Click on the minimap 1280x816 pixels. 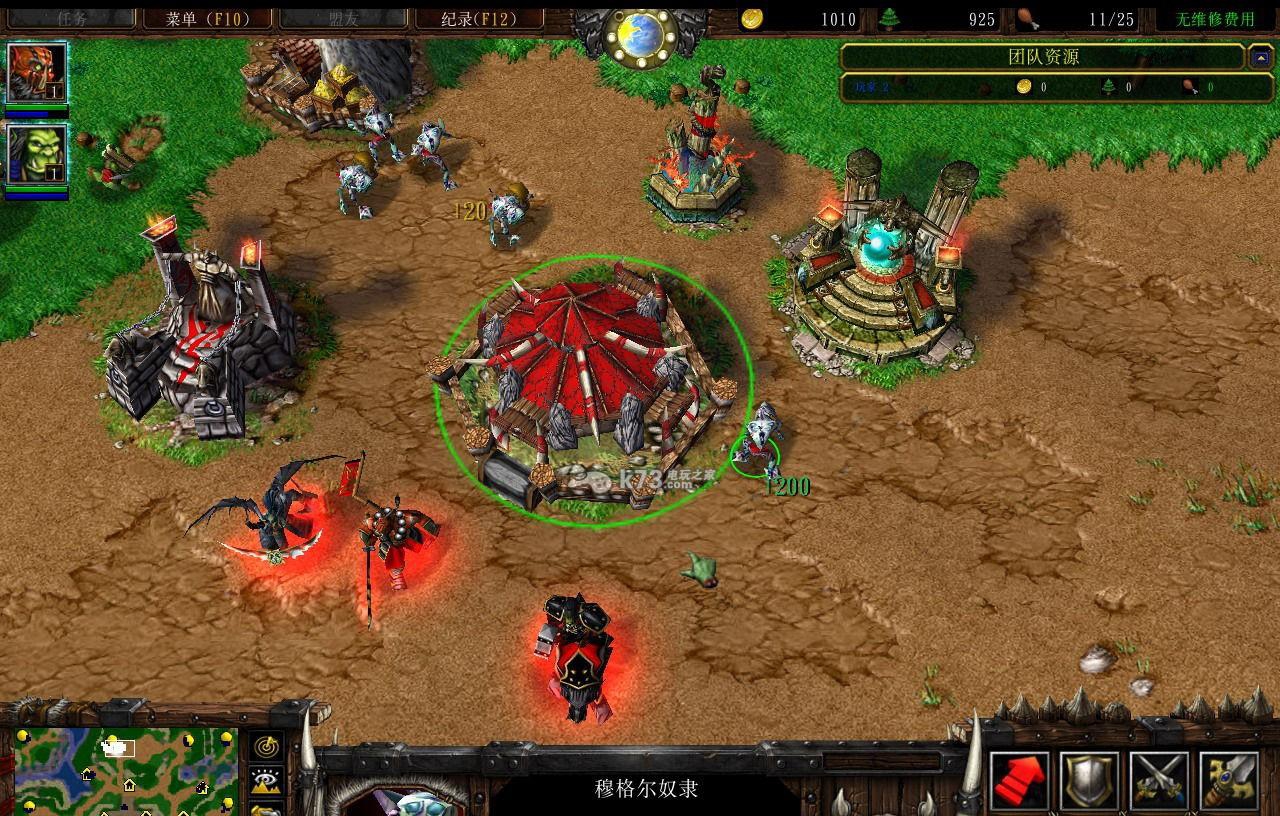point(125,770)
